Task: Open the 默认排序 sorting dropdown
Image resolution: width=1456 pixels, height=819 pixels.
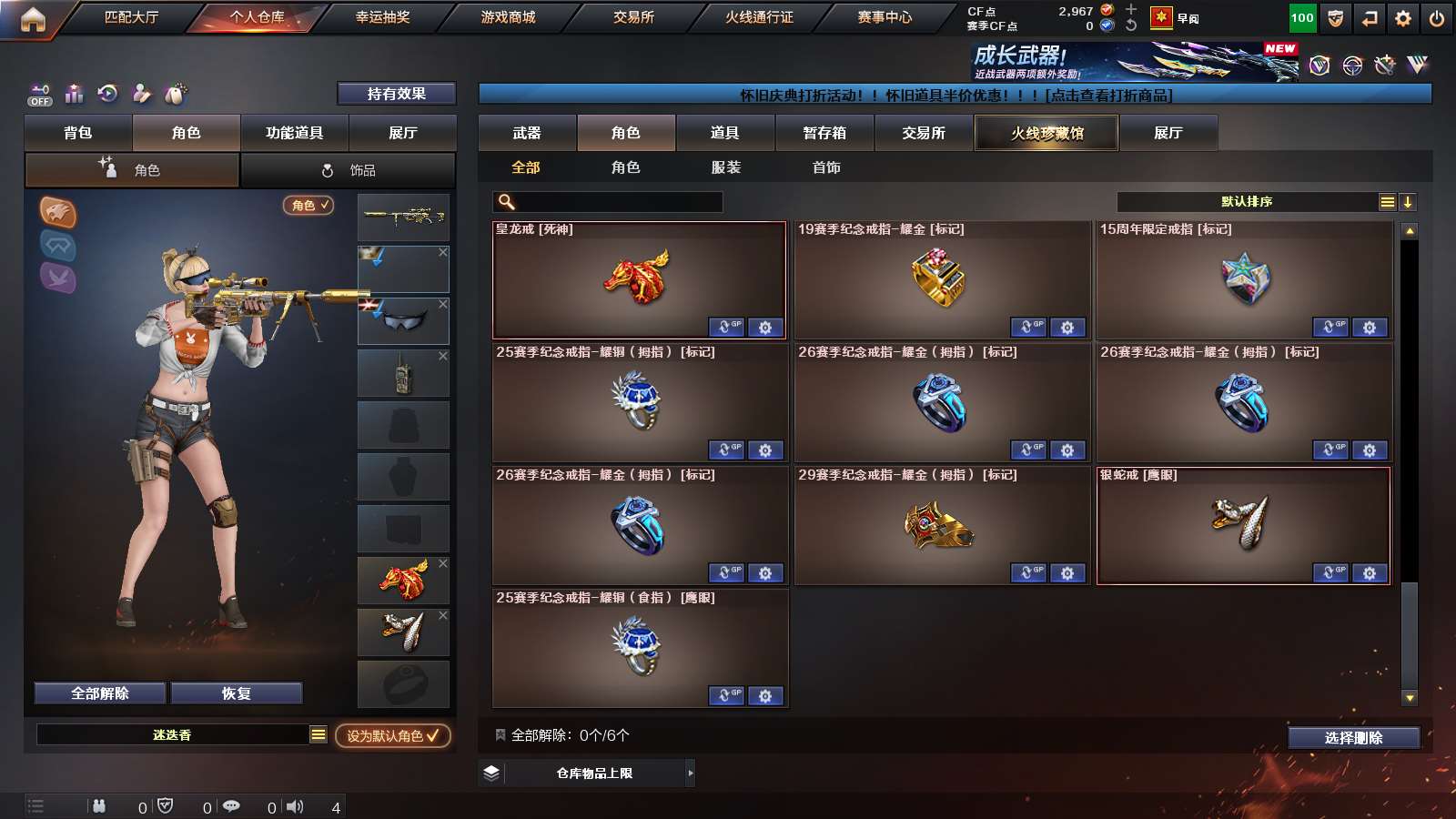Action: click(x=1247, y=201)
